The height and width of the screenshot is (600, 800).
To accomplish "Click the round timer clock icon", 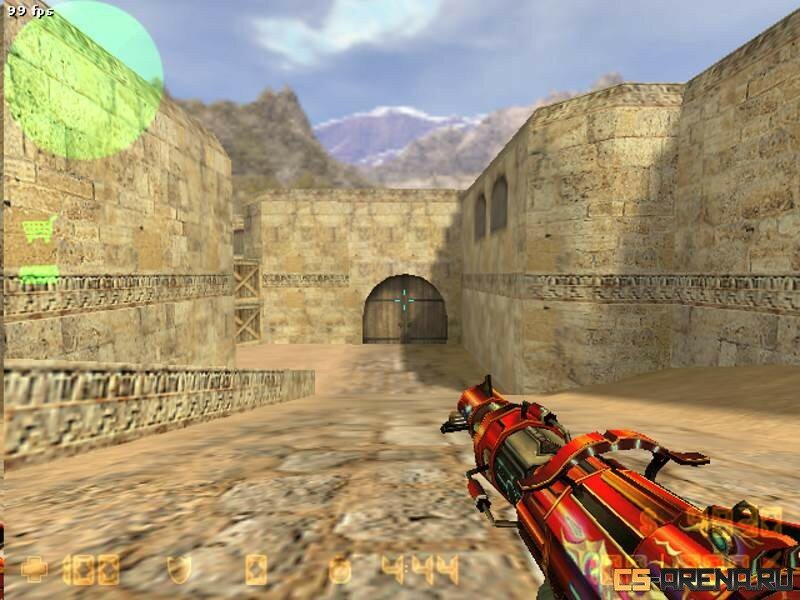I will (x=341, y=570).
